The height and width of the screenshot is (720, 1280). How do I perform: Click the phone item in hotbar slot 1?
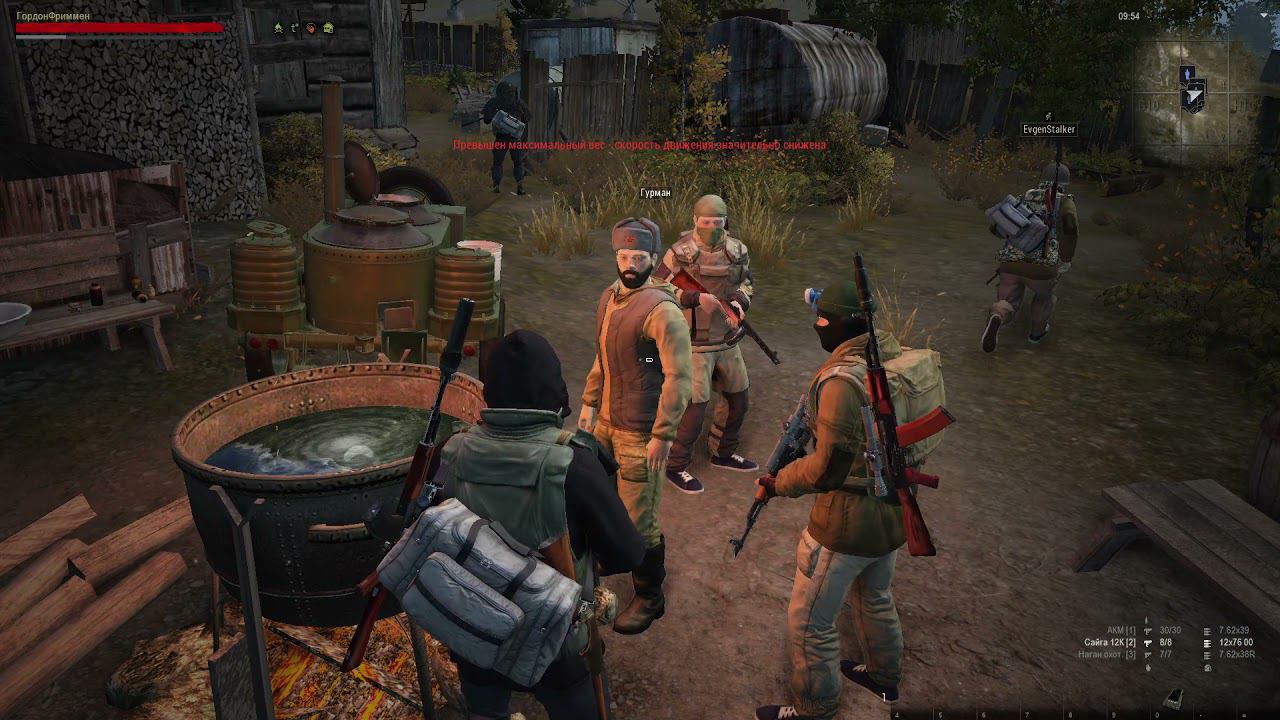coord(1174,697)
